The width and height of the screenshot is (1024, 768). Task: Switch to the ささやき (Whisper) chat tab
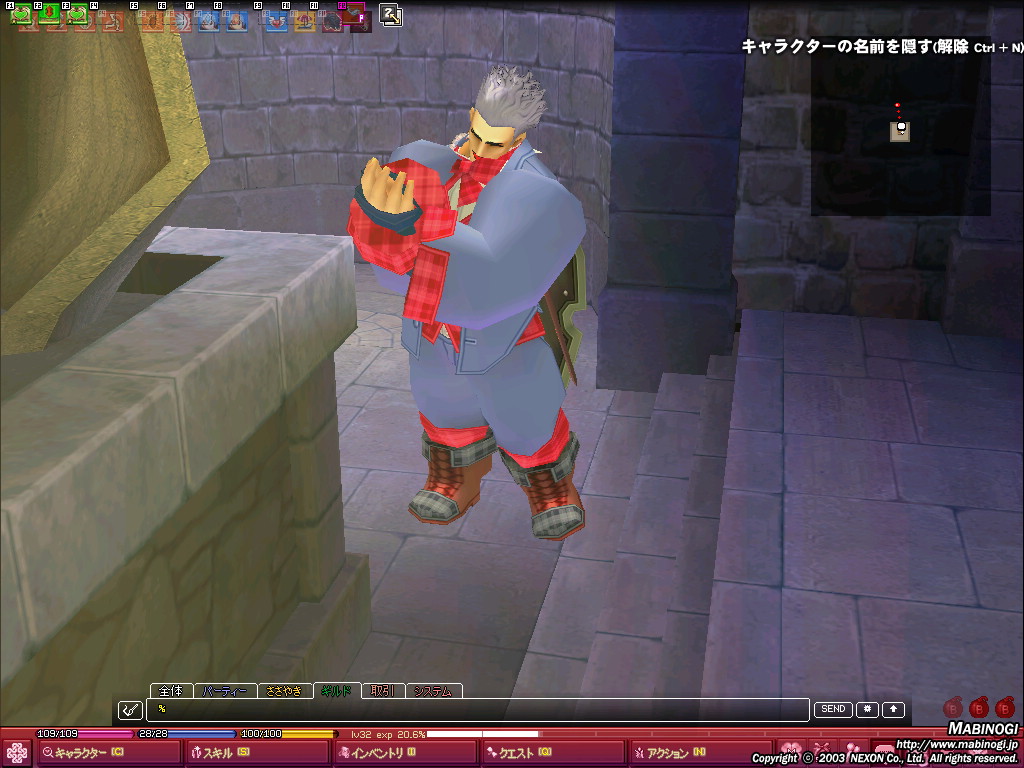(285, 691)
